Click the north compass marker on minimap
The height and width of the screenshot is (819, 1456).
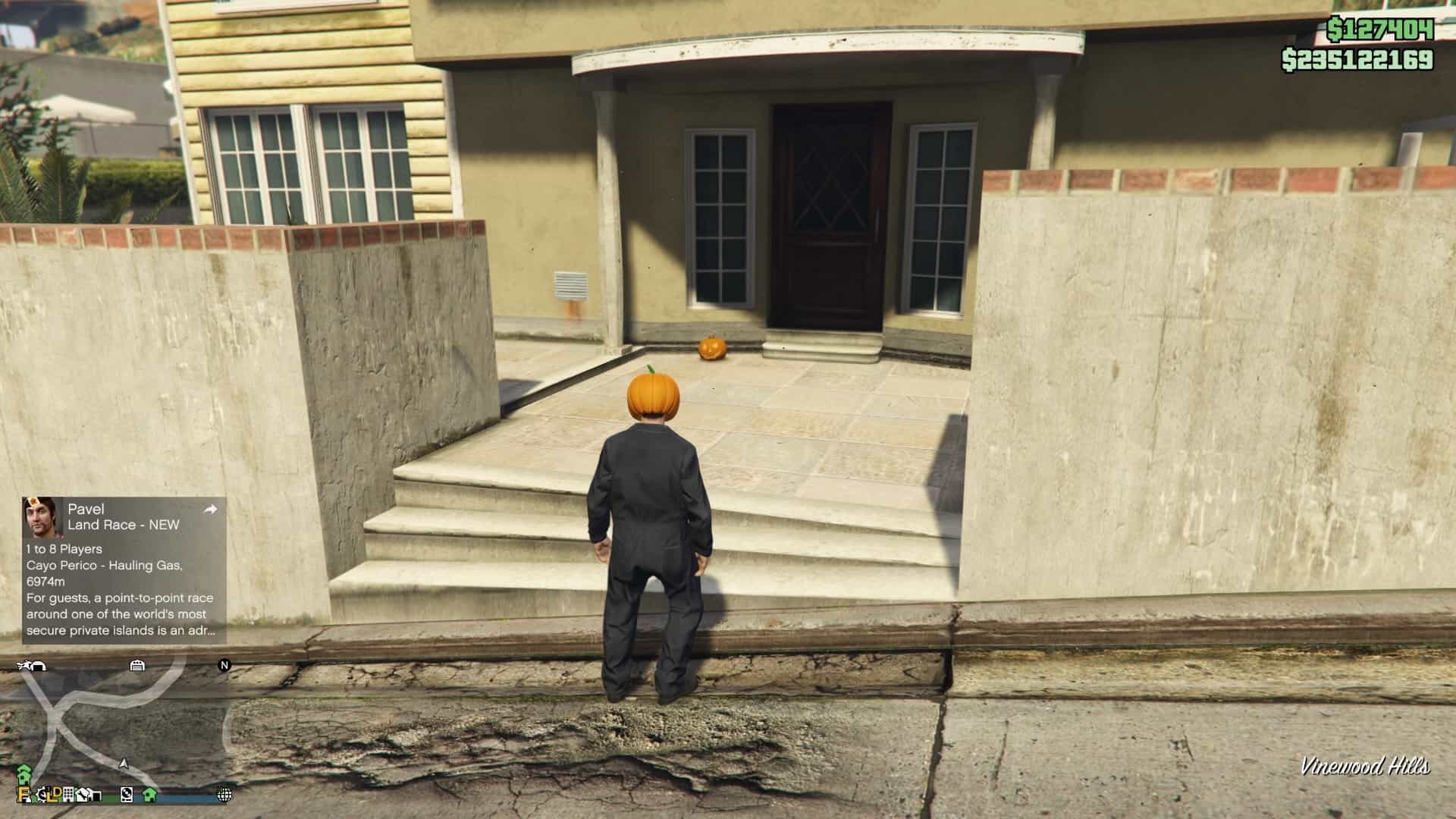click(x=224, y=665)
